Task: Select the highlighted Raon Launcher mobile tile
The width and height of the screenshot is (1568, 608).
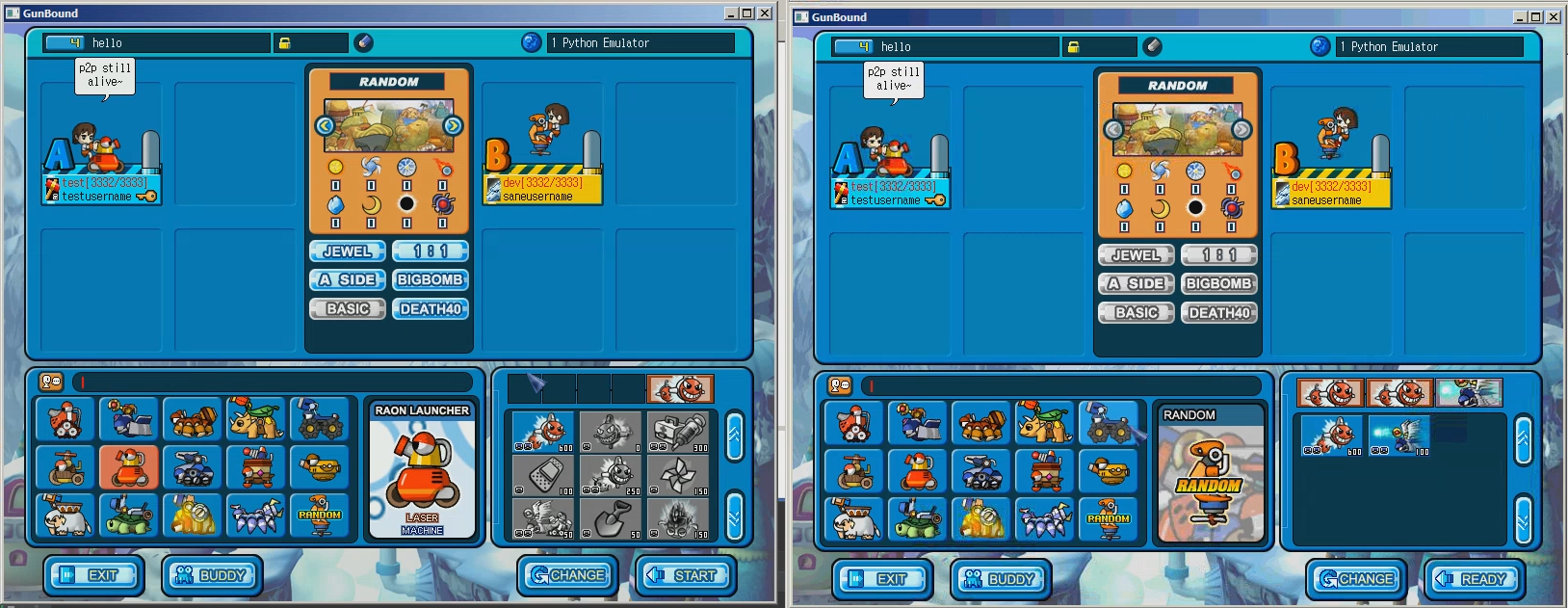Action: (129, 467)
